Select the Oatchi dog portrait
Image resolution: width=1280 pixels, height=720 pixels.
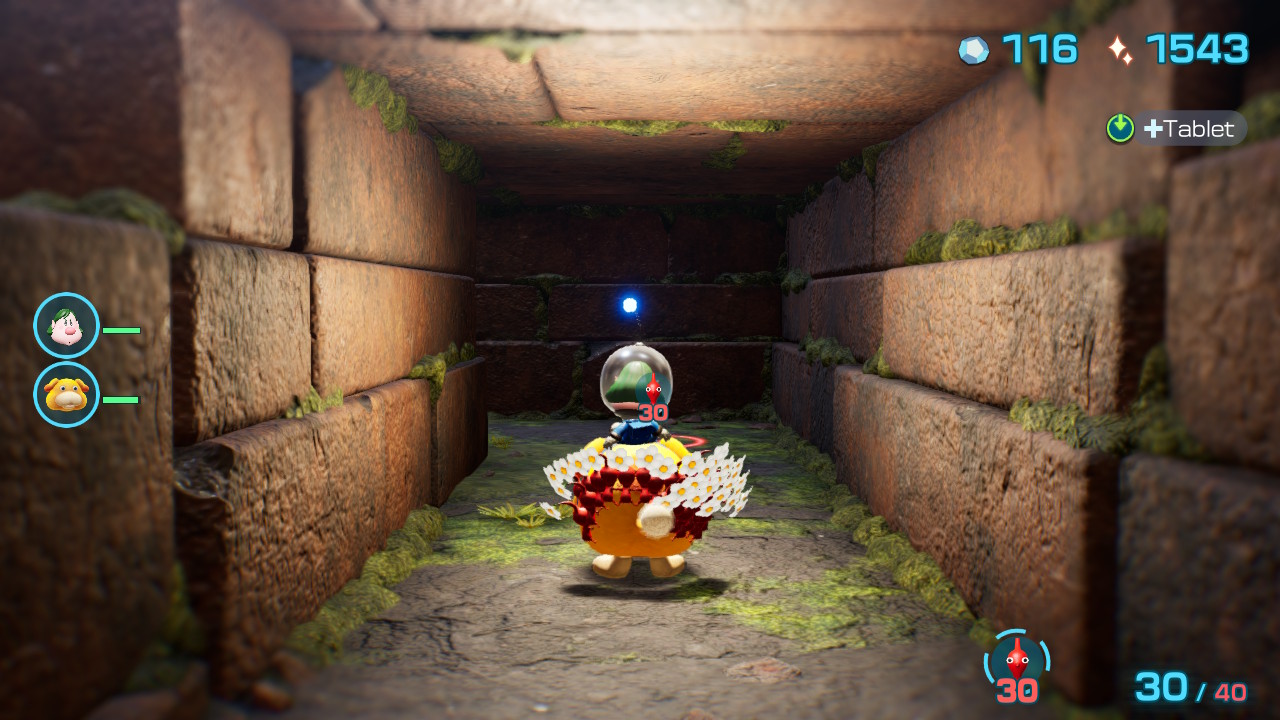66,395
